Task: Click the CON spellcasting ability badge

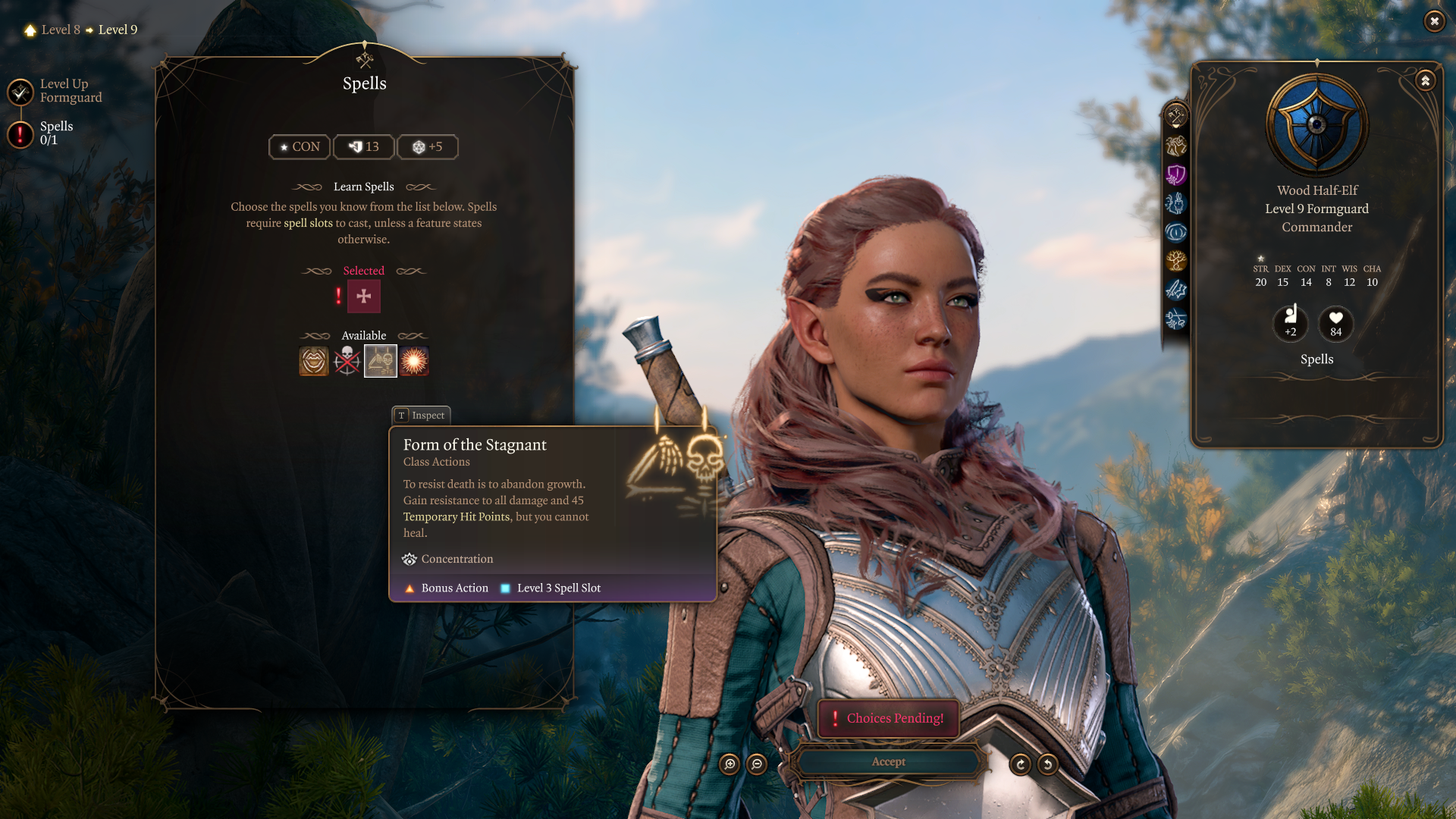Action: 300,147
